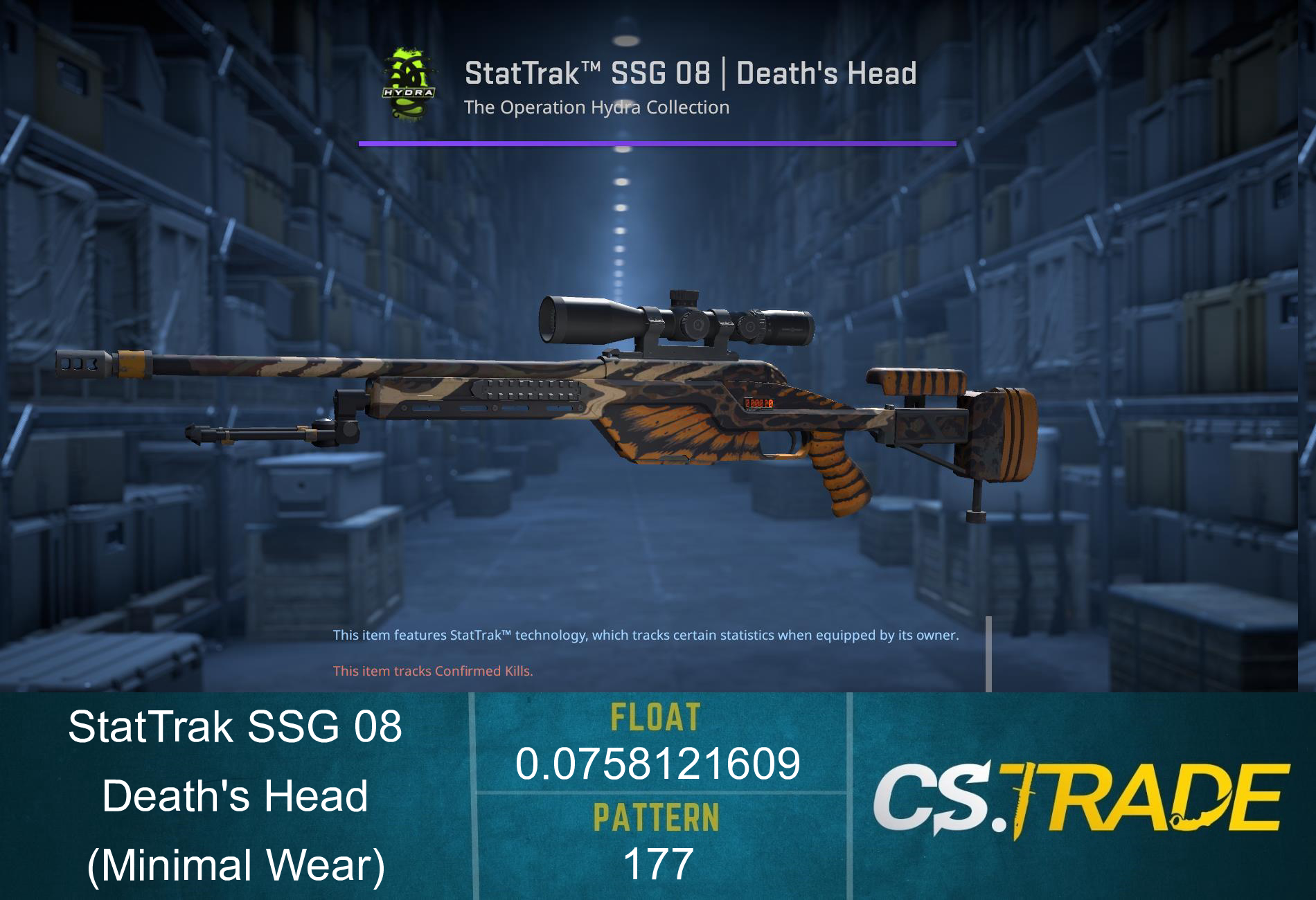The height and width of the screenshot is (900, 1316).
Task: Toggle the Confirmed Kills tracking notice
Action: 433,670
